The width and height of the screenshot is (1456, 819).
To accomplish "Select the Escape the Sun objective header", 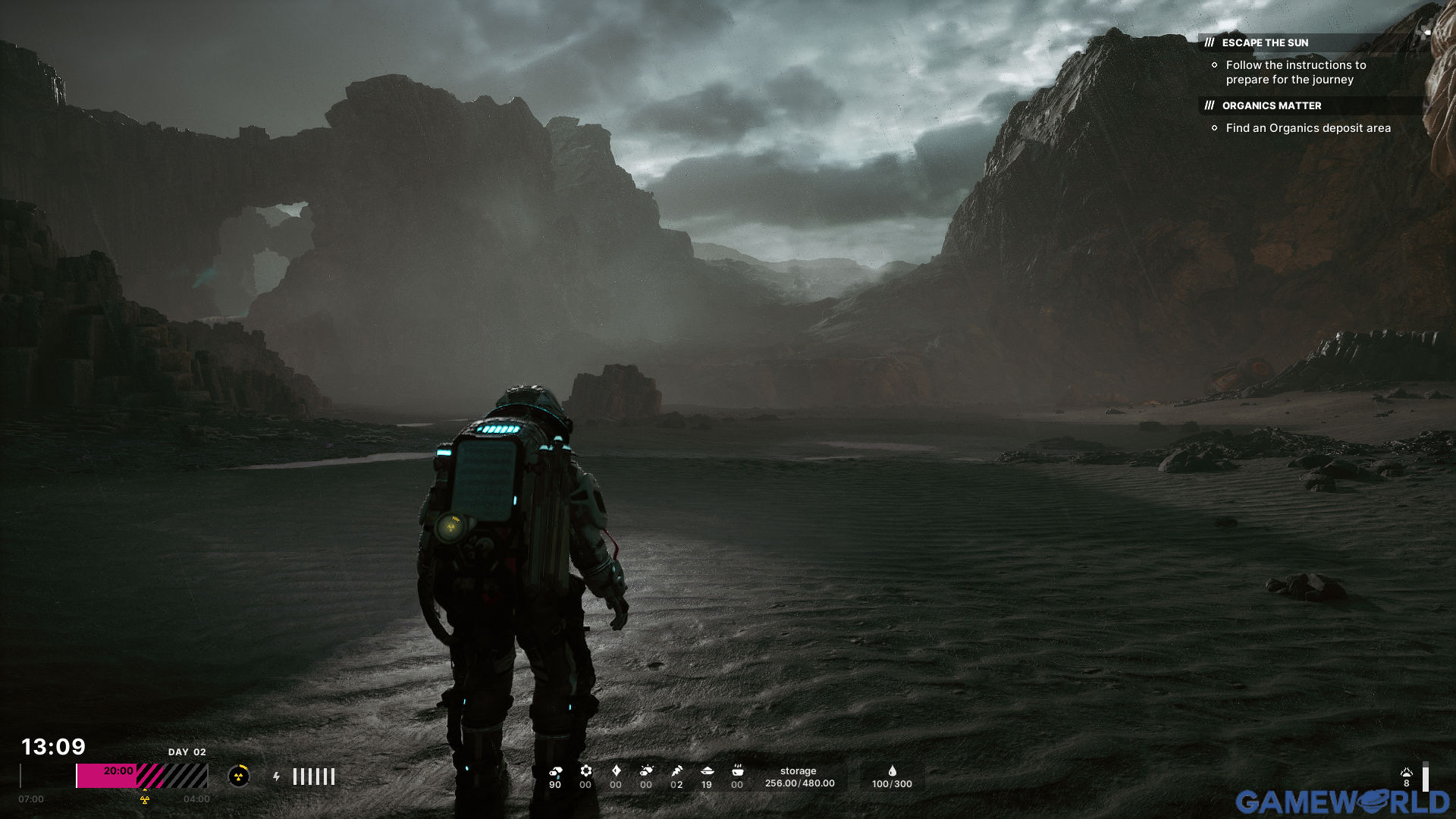I will pyautogui.click(x=1265, y=43).
